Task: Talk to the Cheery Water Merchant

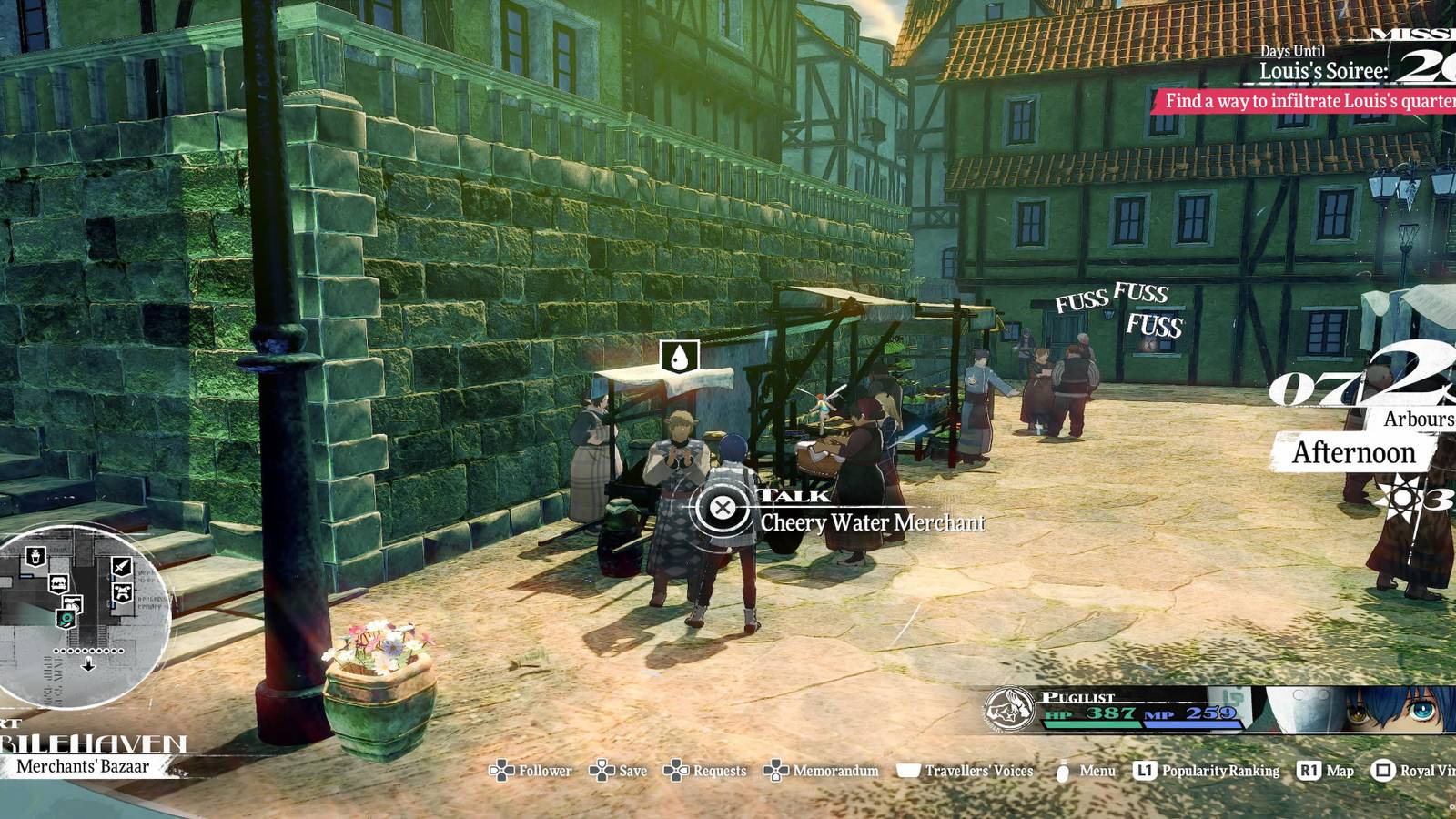Action: (723, 510)
